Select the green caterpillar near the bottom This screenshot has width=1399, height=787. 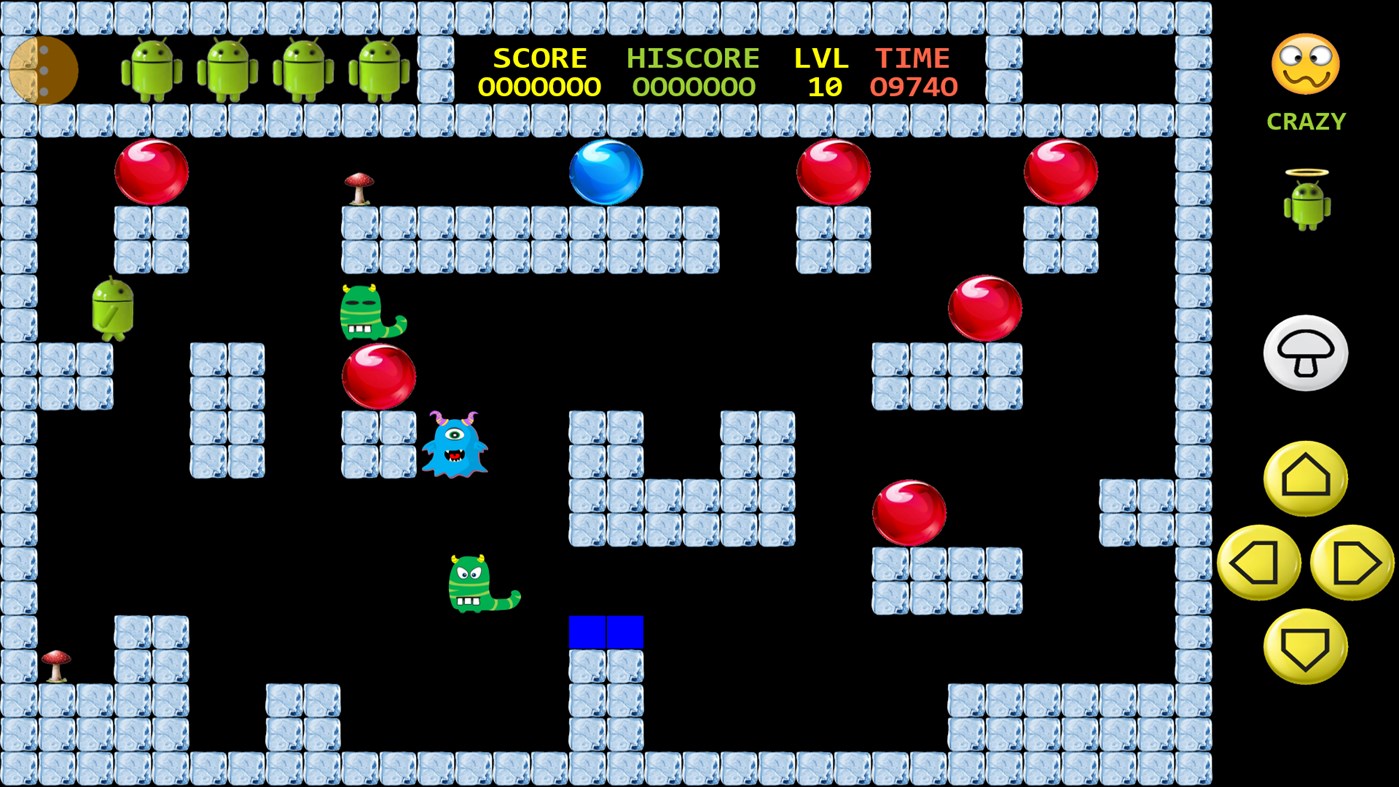coord(480,585)
